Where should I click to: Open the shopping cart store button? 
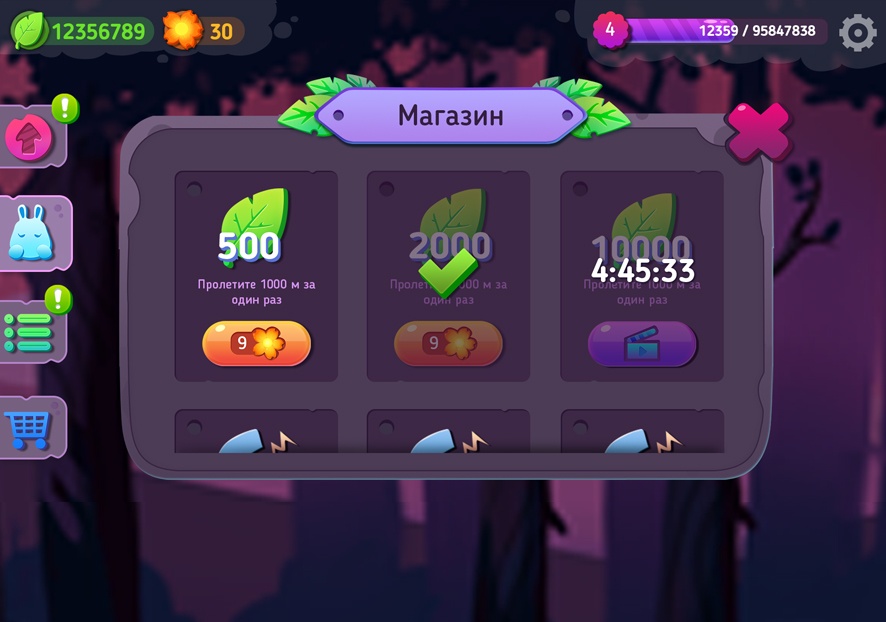pos(27,428)
